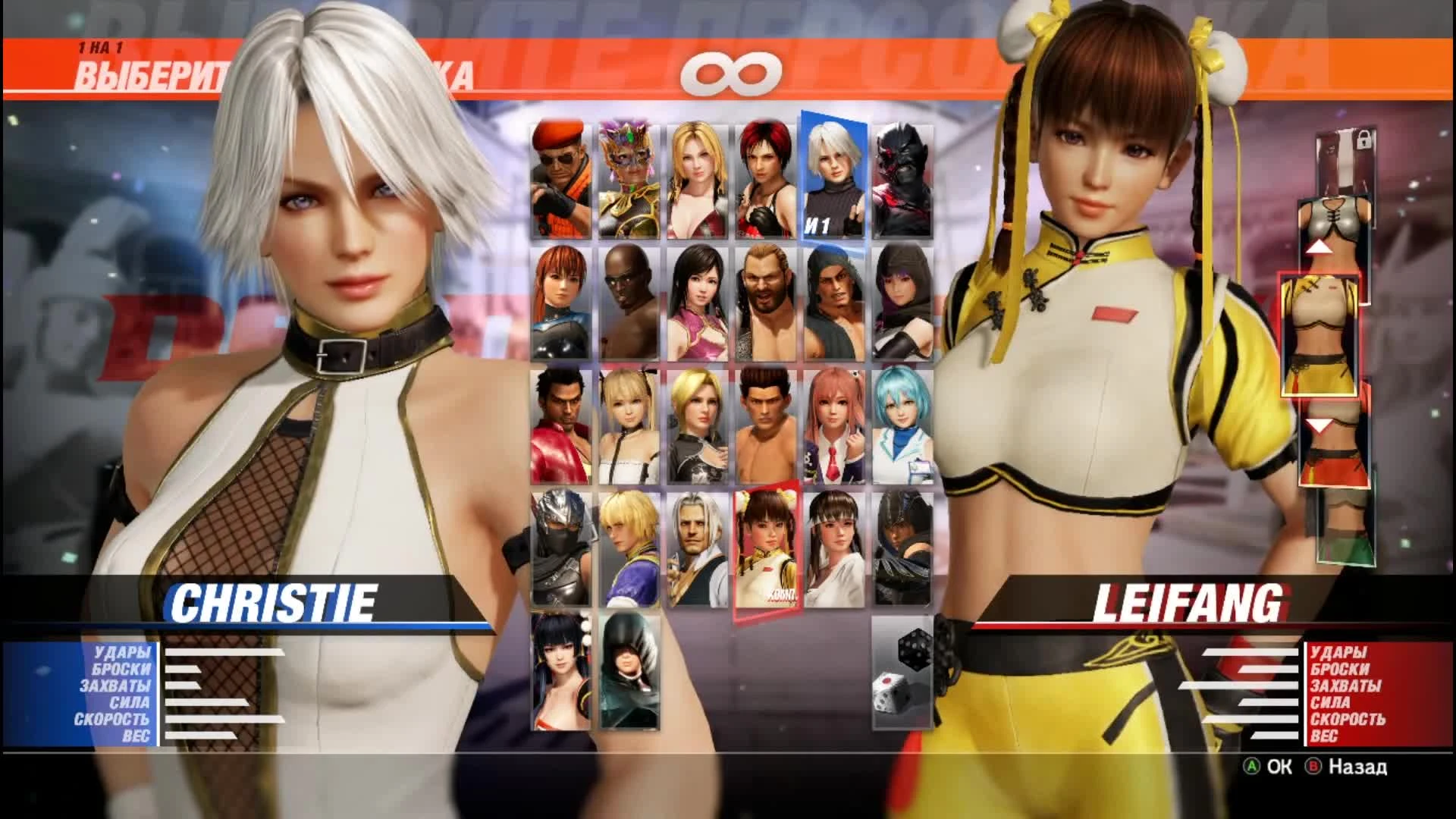Pick NiCO, the blue-haired fighter
The image size is (1456, 819).
click(902, 425)
